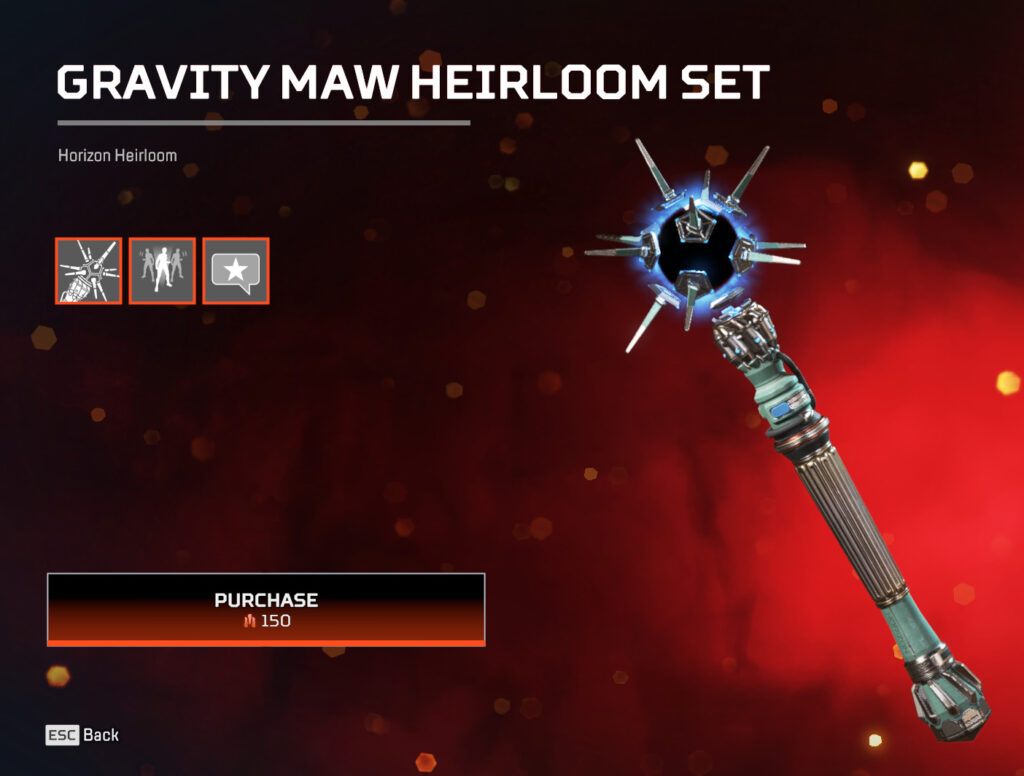
Task: Go back with the Back button
Action: tap(83, 735)
